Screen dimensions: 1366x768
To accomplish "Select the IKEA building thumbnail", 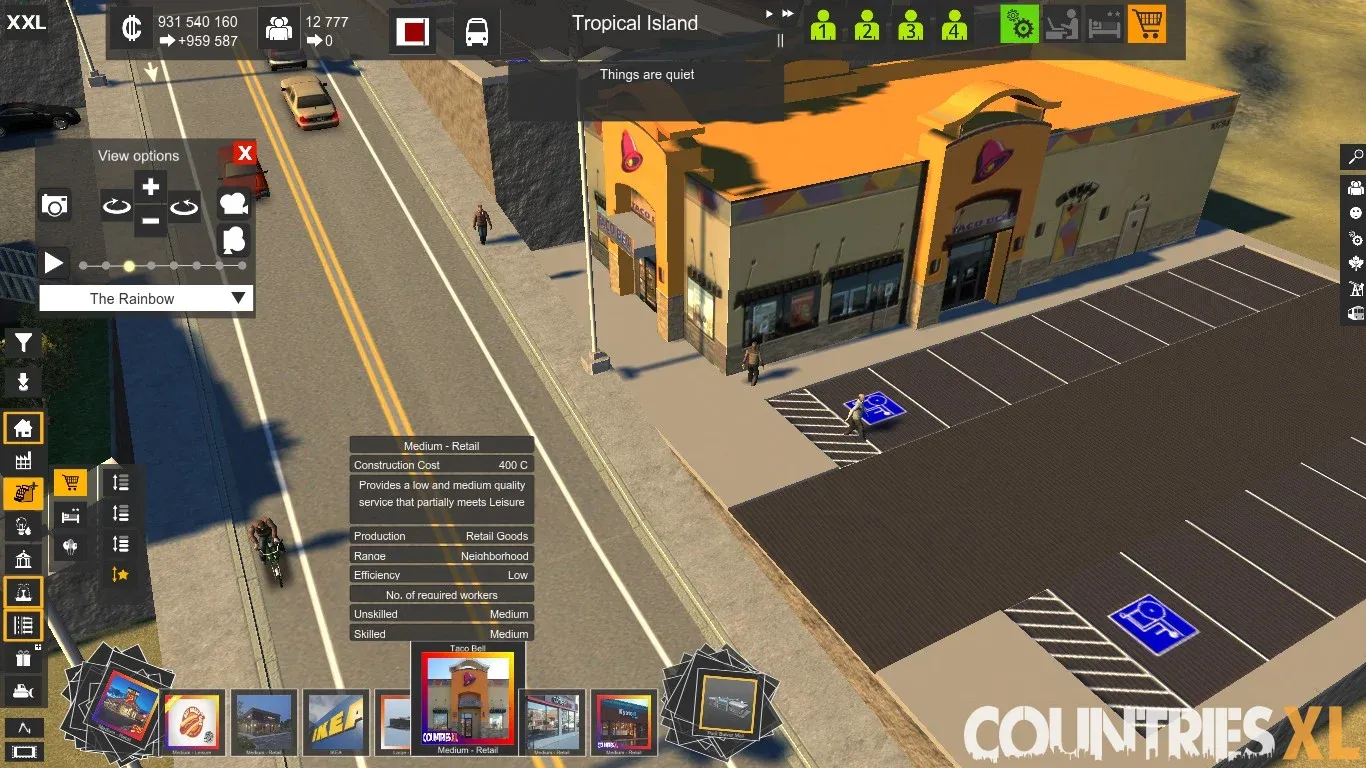I will [335, 721].
